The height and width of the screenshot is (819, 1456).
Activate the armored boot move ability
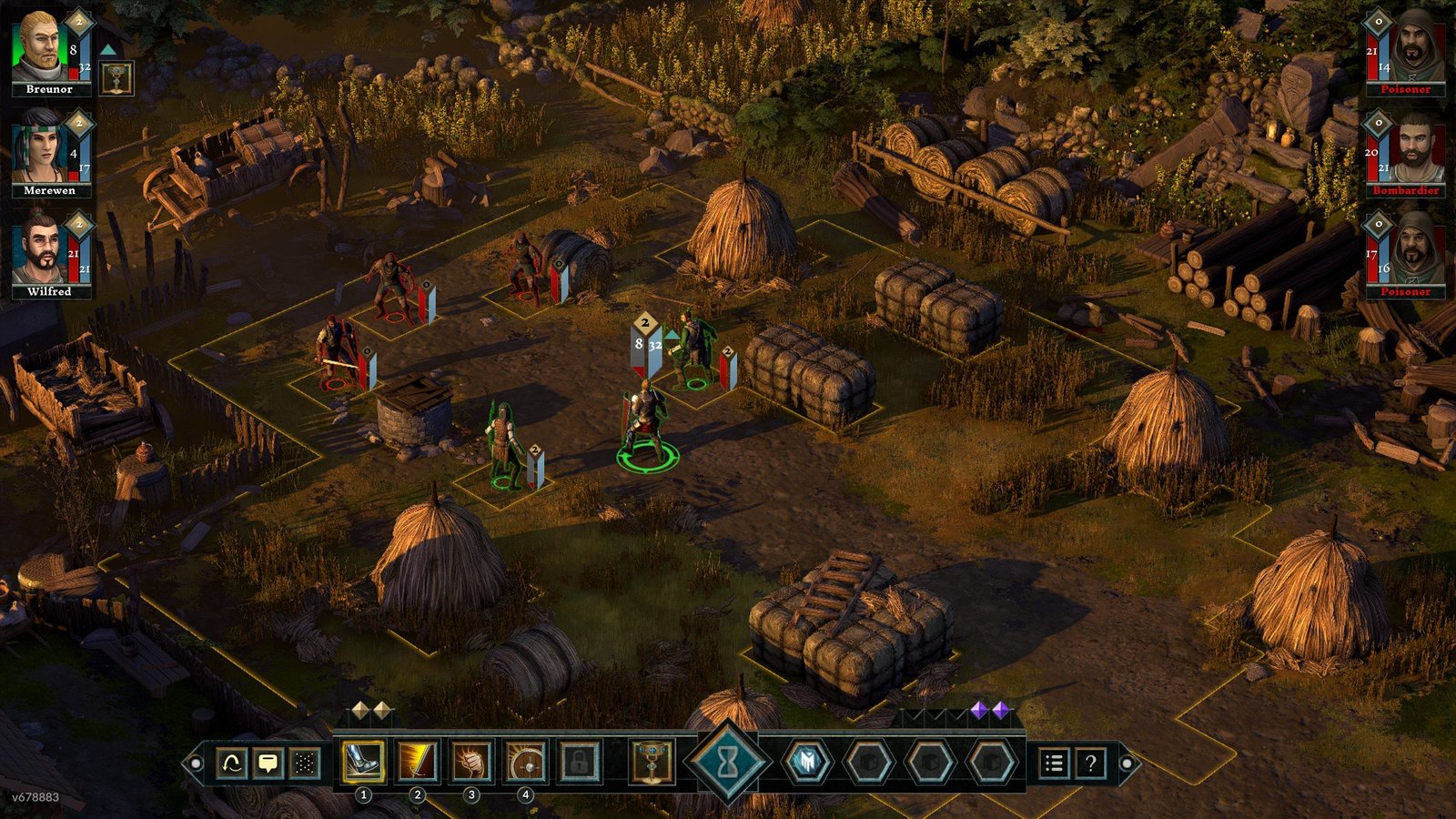coord(363,763)
